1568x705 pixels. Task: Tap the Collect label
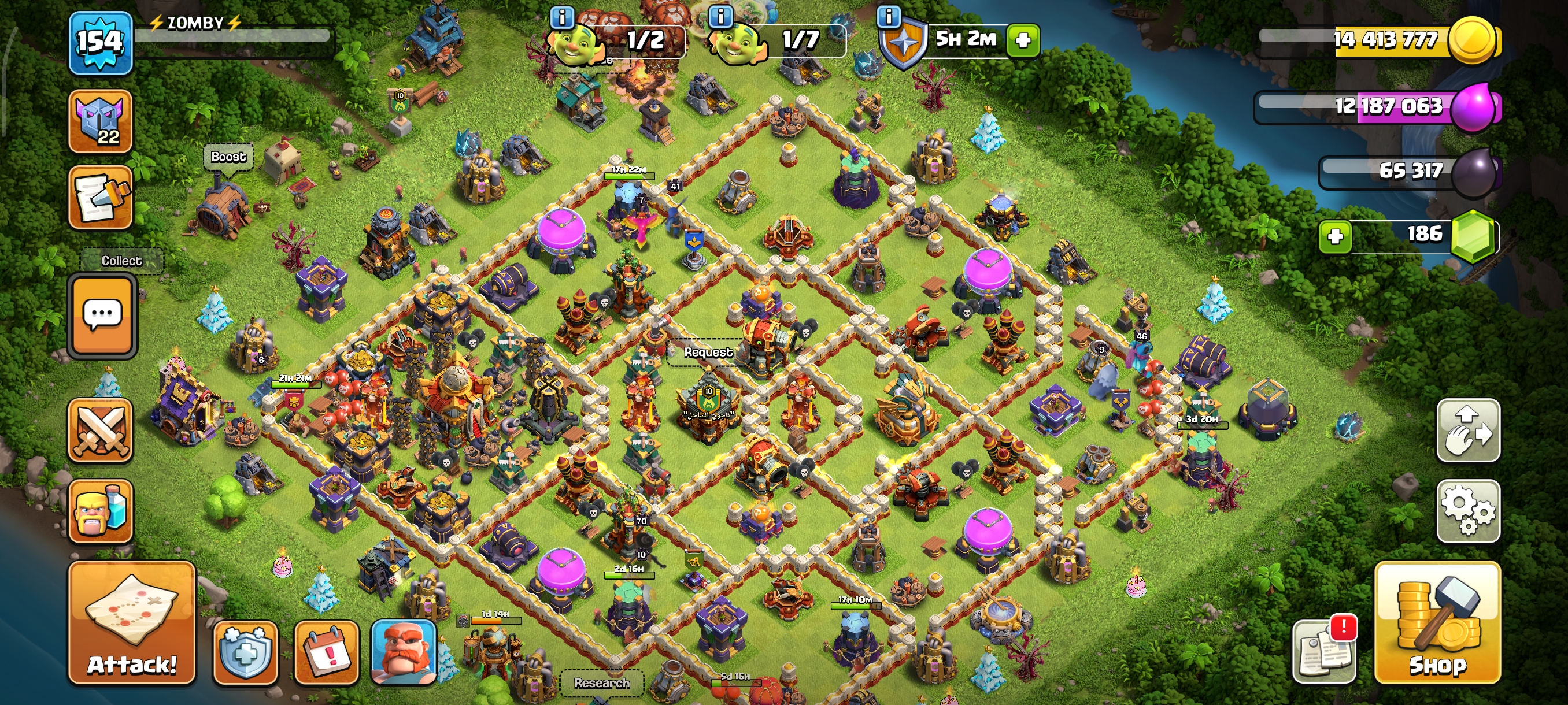click(x=122, y=261)
